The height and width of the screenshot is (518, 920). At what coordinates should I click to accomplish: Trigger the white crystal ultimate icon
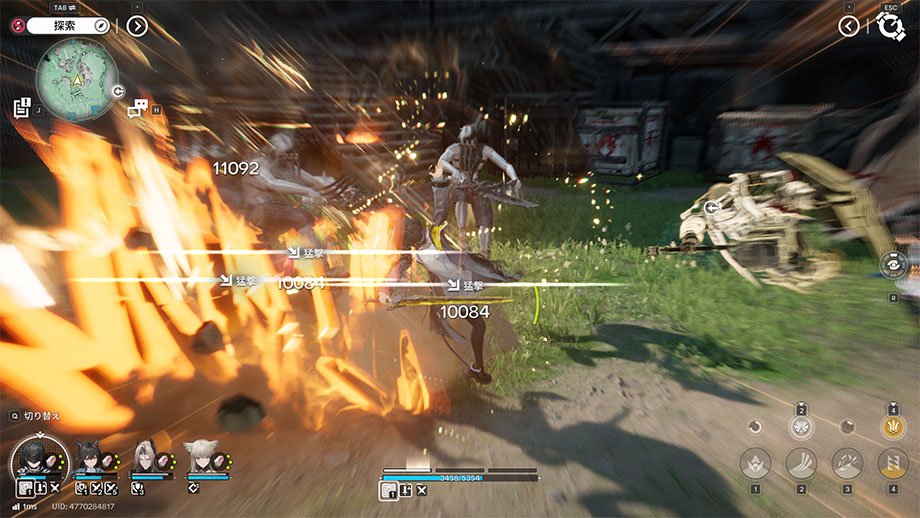(801, 427)
